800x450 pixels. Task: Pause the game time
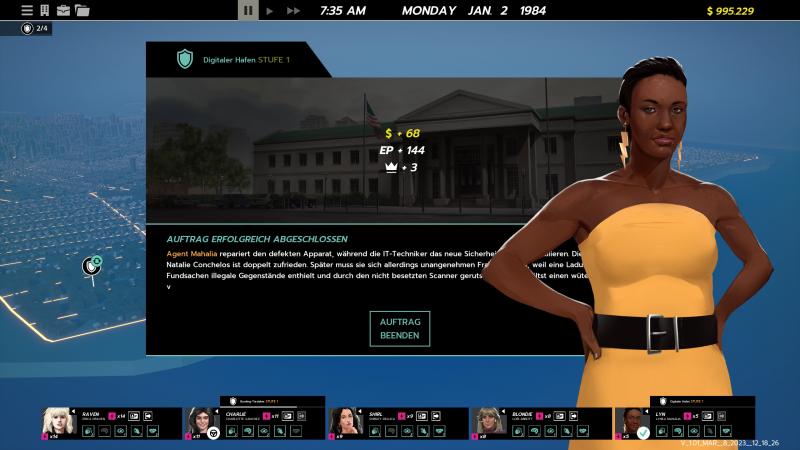[248, 10]
